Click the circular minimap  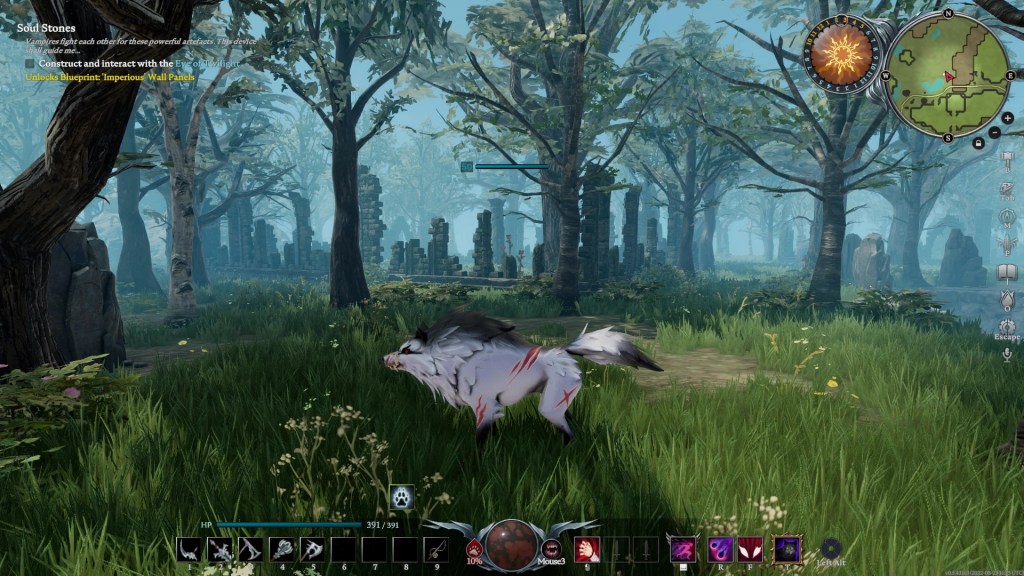[x=948, y=75]
